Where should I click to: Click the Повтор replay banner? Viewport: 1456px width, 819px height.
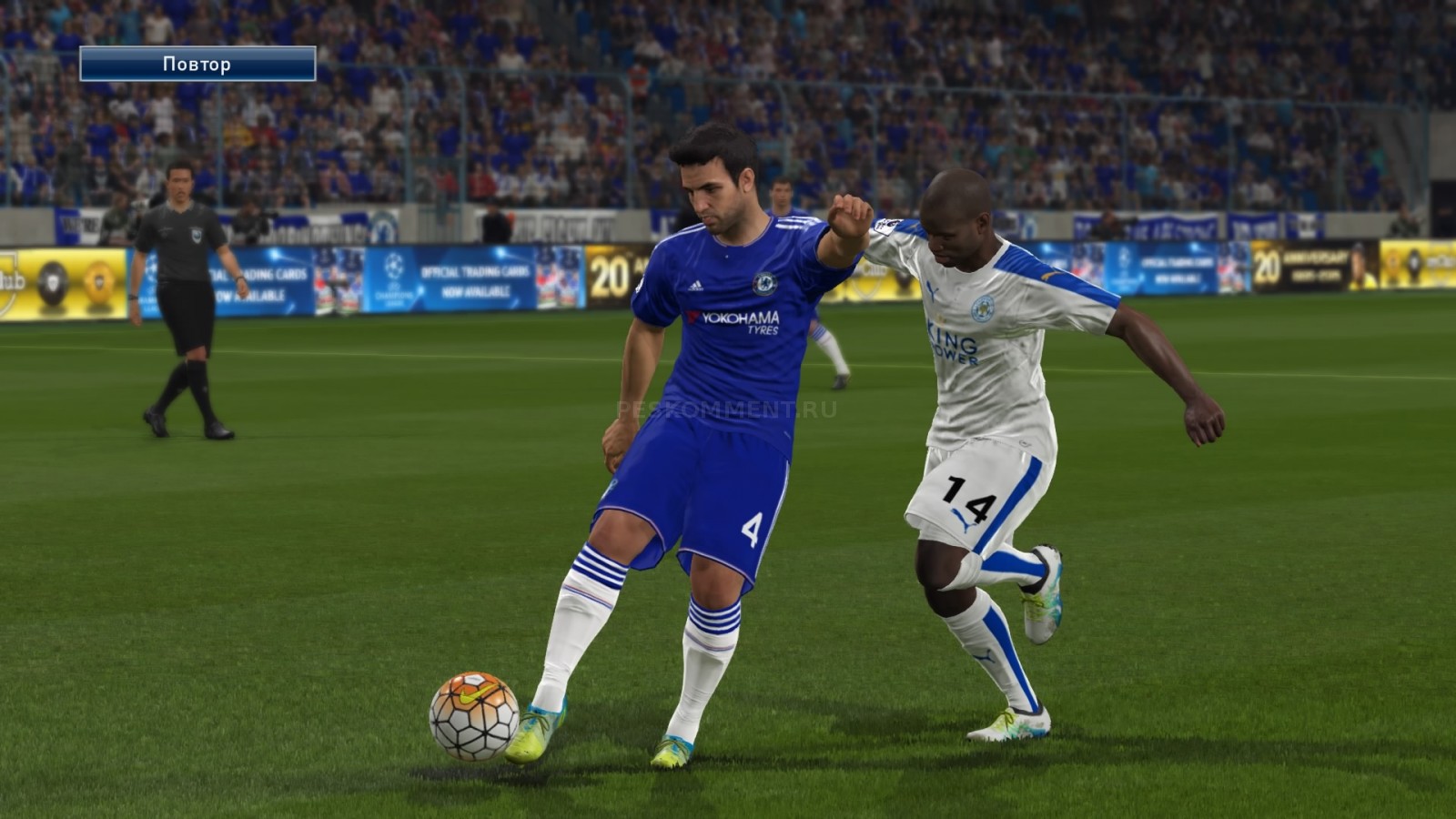point(197,64)
